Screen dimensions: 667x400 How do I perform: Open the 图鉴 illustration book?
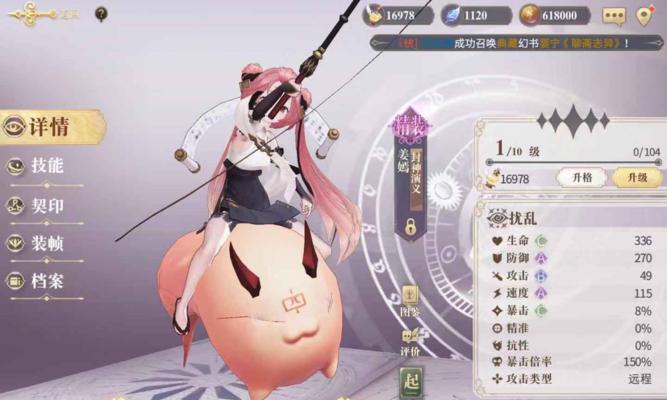click(411, 302)
